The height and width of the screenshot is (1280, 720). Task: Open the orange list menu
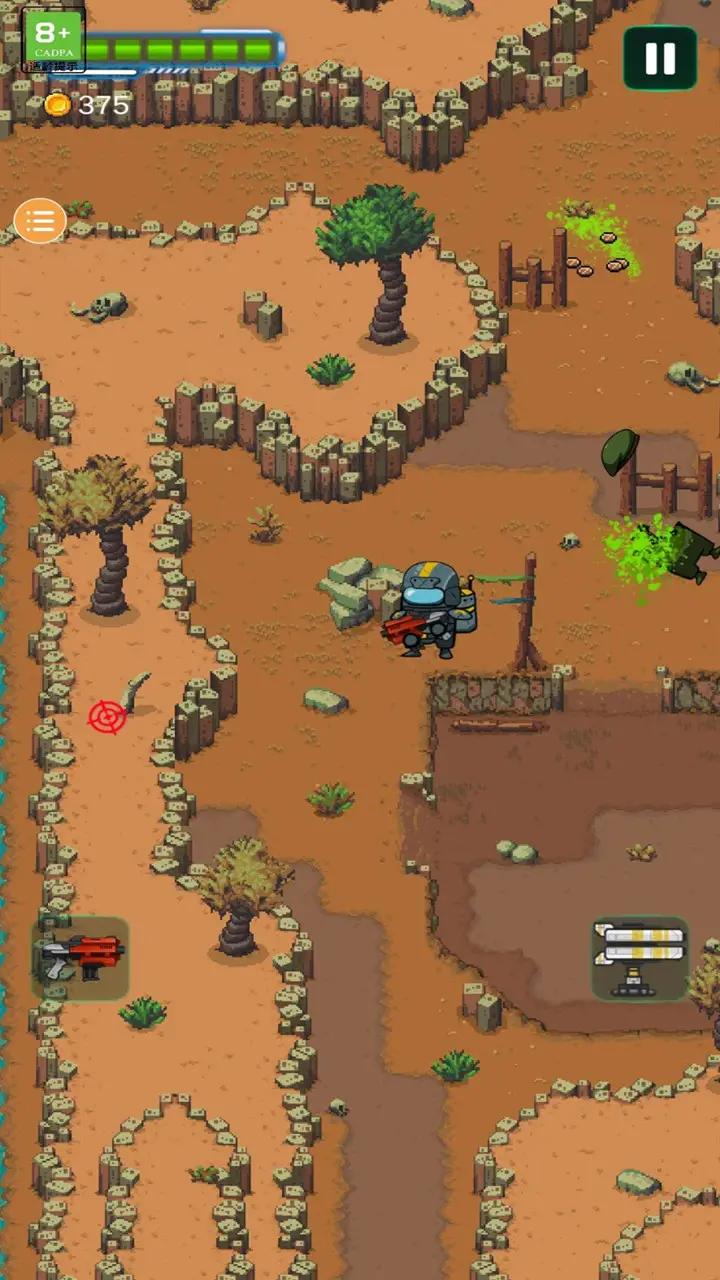point(40,221)
